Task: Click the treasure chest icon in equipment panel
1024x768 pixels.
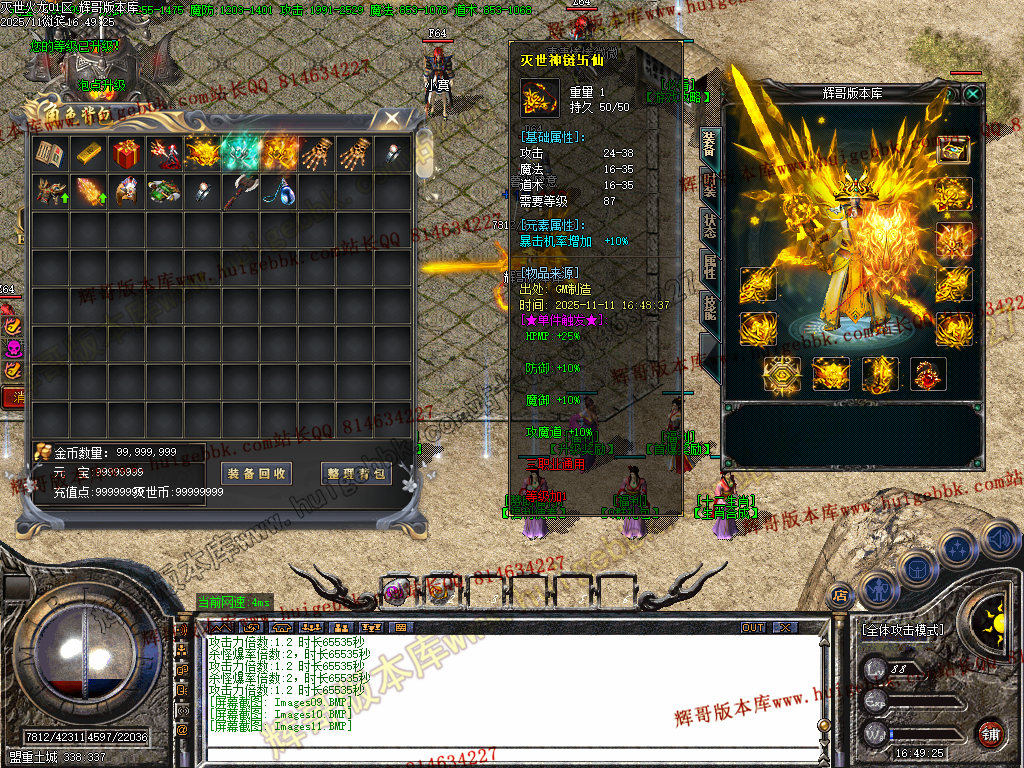Action: coord(954,150)
